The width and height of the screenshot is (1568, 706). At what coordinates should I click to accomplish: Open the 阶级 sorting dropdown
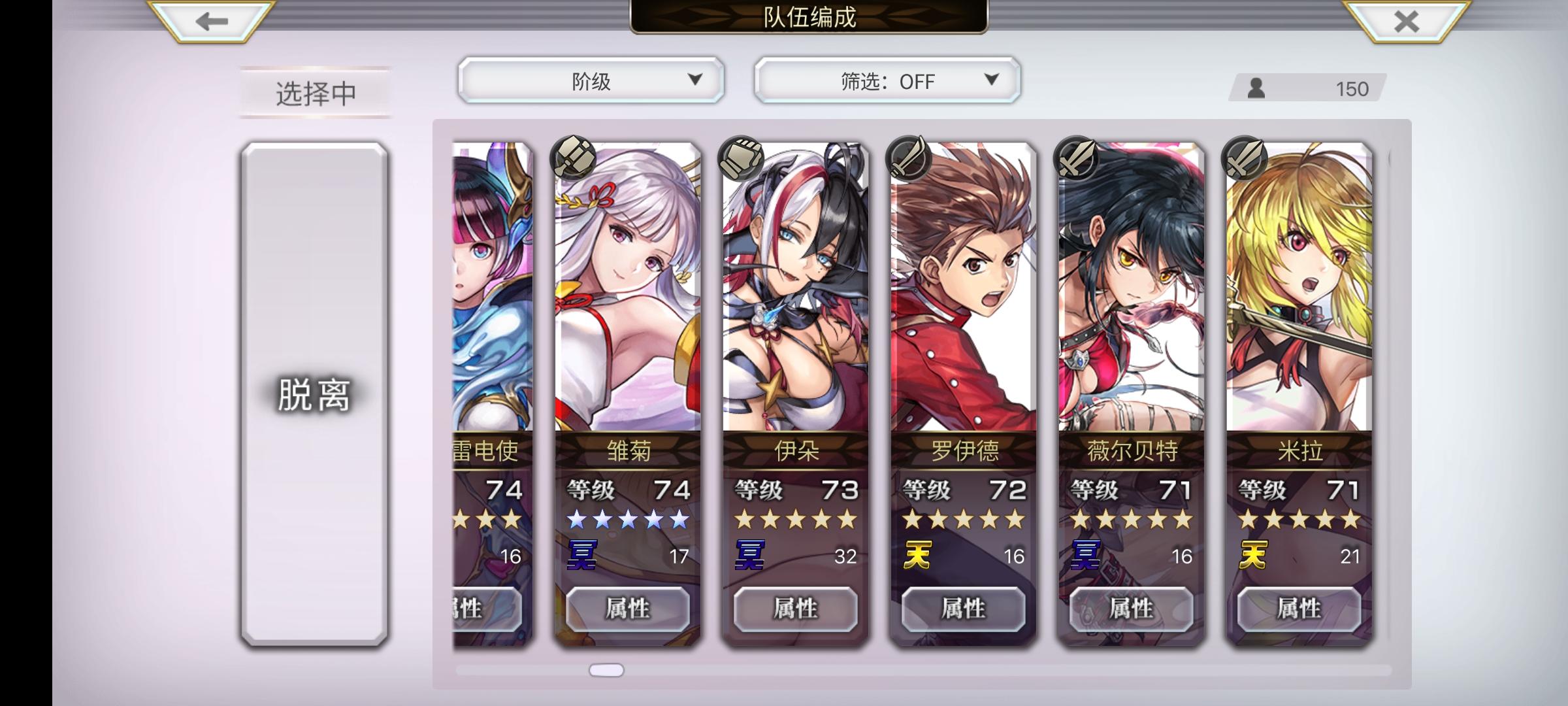[x=591, y=80]
